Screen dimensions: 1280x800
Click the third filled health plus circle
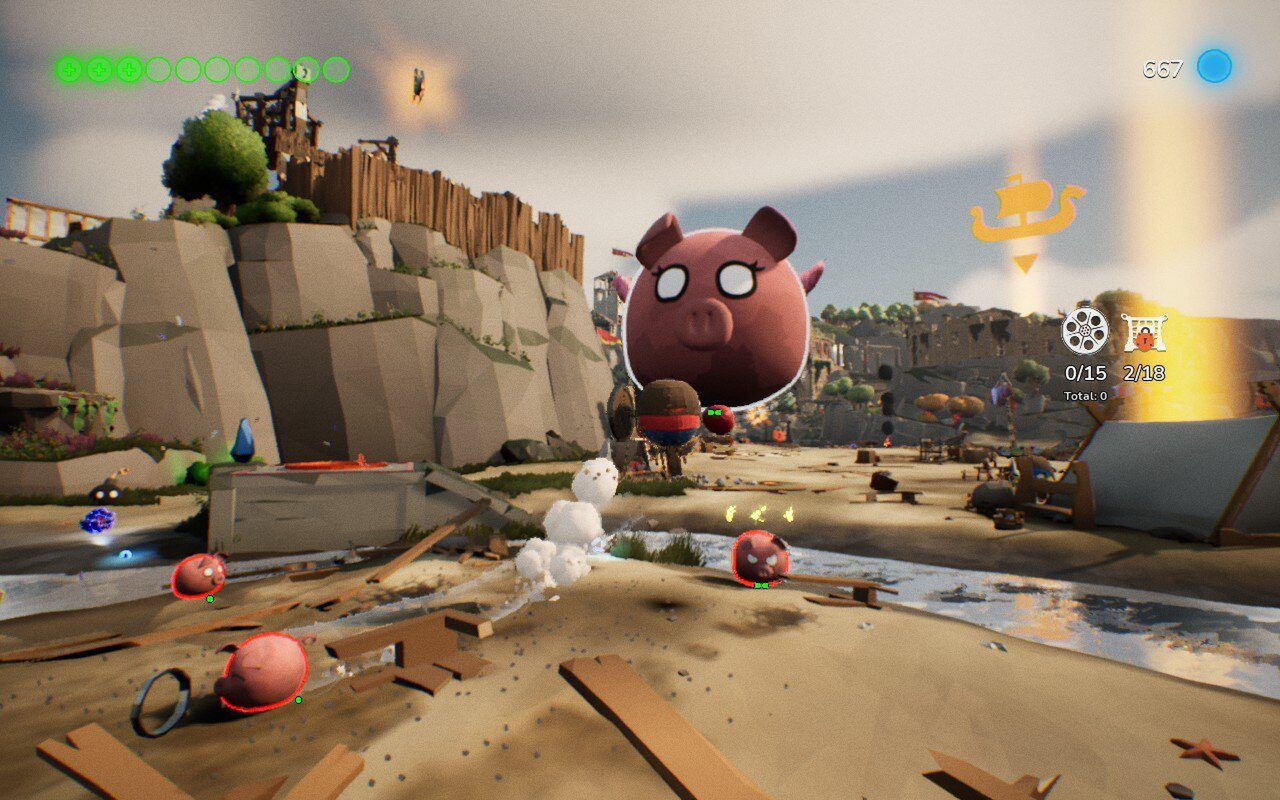point(128,70)
